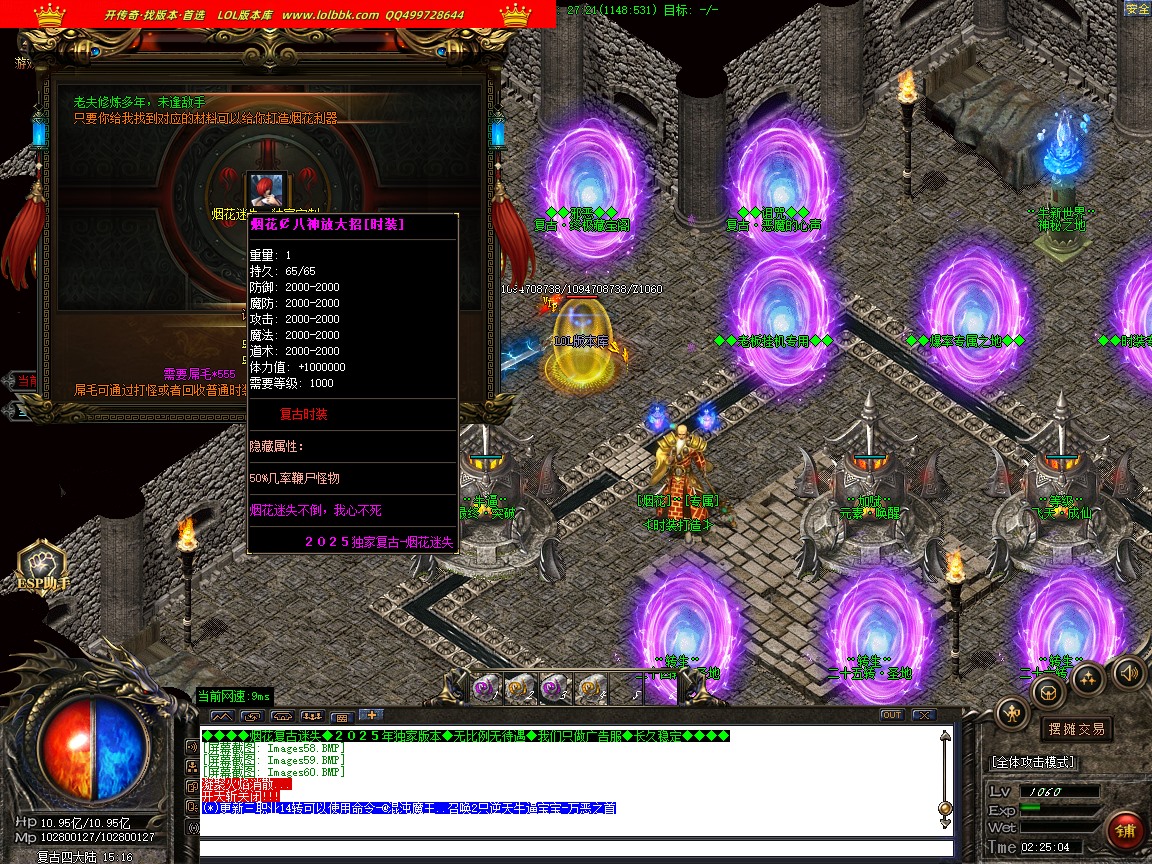Switch the 全体攻击模式 attack mode
This screenshot has width=1152, height=864.
coord(1033,762)
